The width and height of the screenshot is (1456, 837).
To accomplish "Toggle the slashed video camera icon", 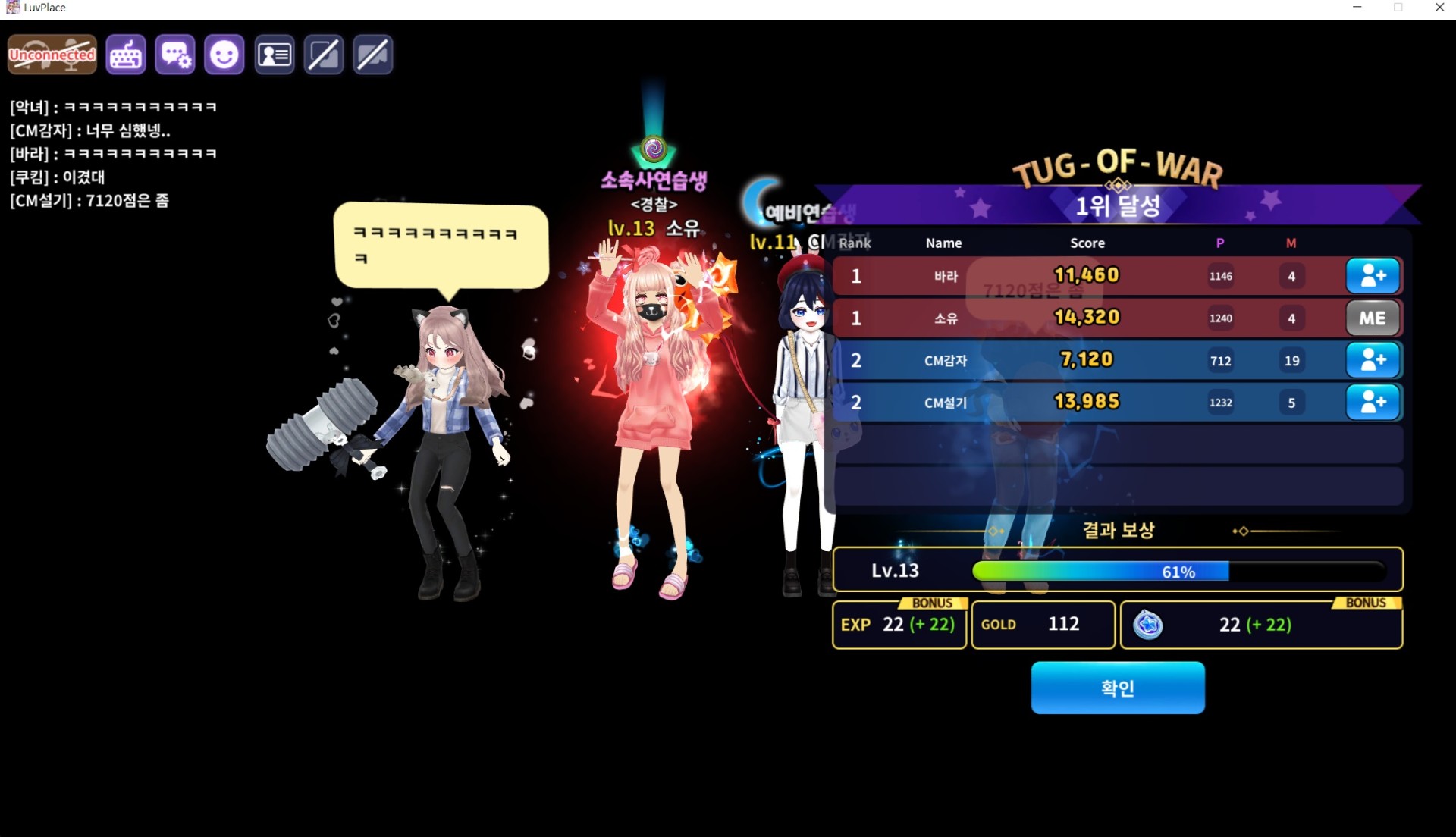I will (x=372, y=55).
